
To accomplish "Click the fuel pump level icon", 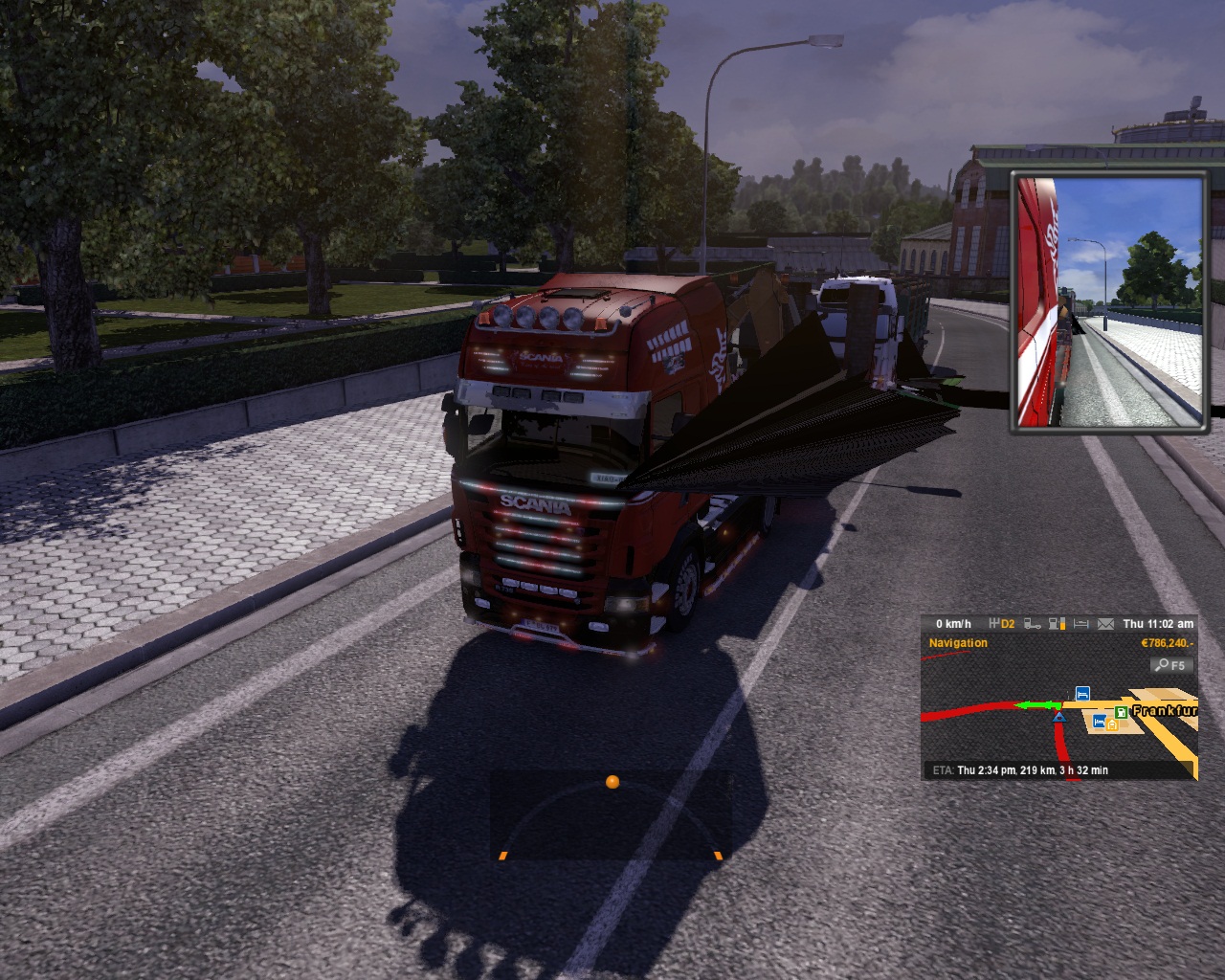I will pos(1058,624).
